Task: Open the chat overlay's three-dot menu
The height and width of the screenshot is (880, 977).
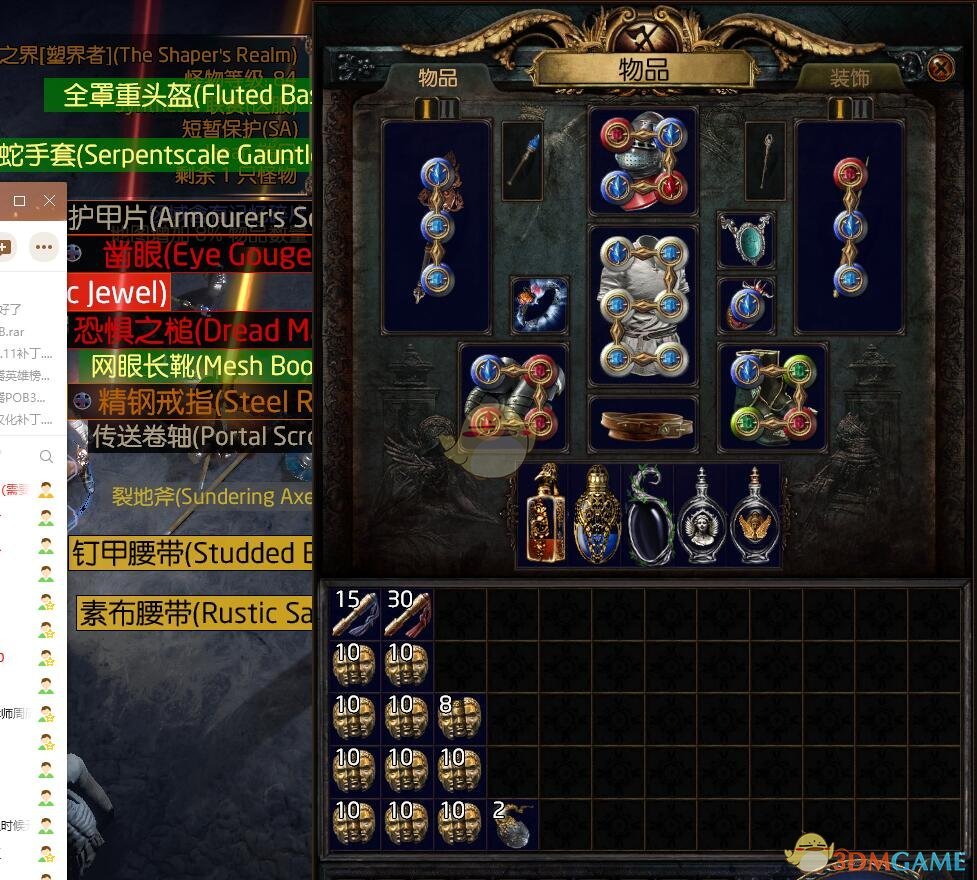Action: (43, 245)
